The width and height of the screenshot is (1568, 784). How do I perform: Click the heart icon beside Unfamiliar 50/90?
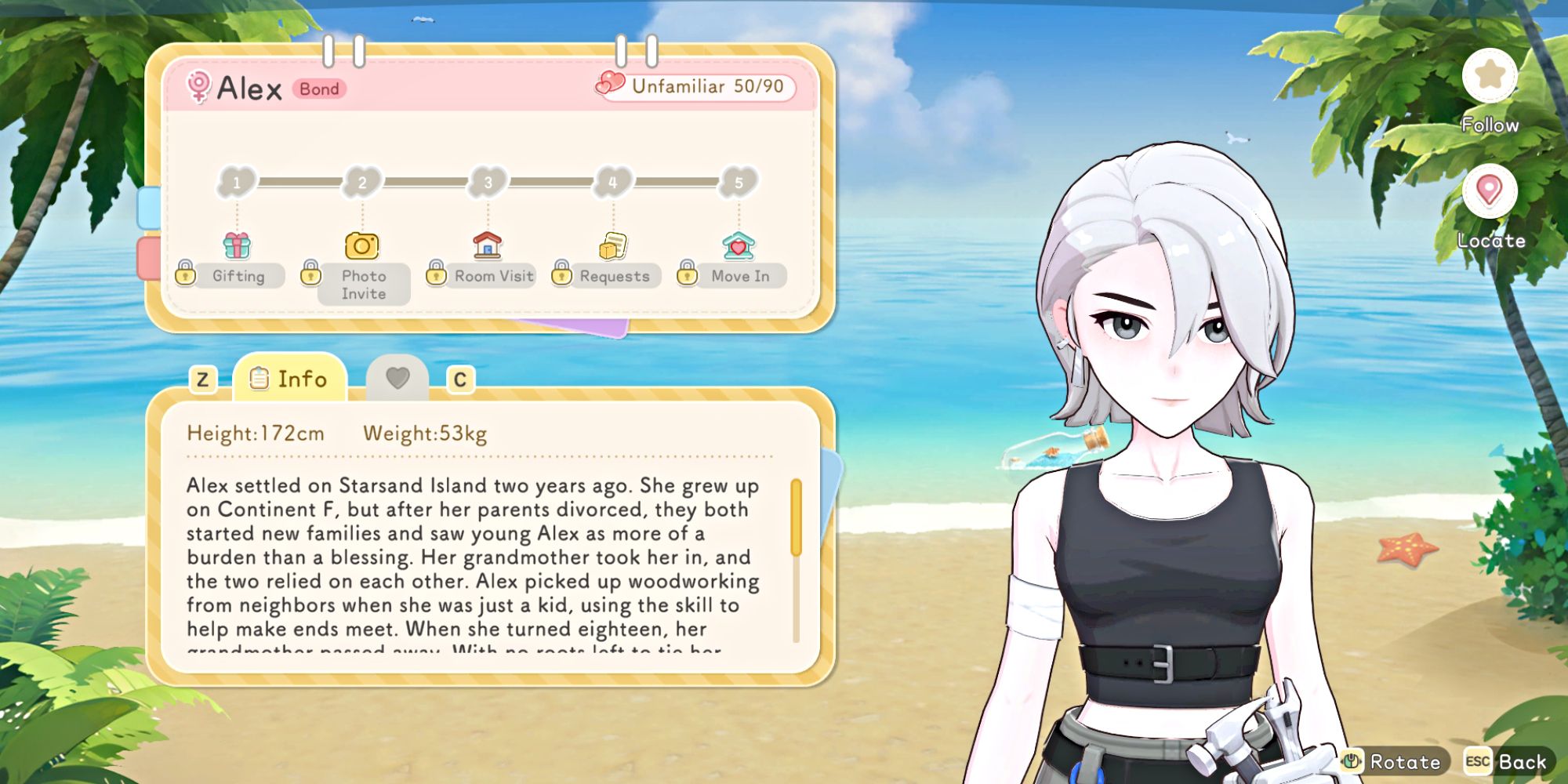610,83
